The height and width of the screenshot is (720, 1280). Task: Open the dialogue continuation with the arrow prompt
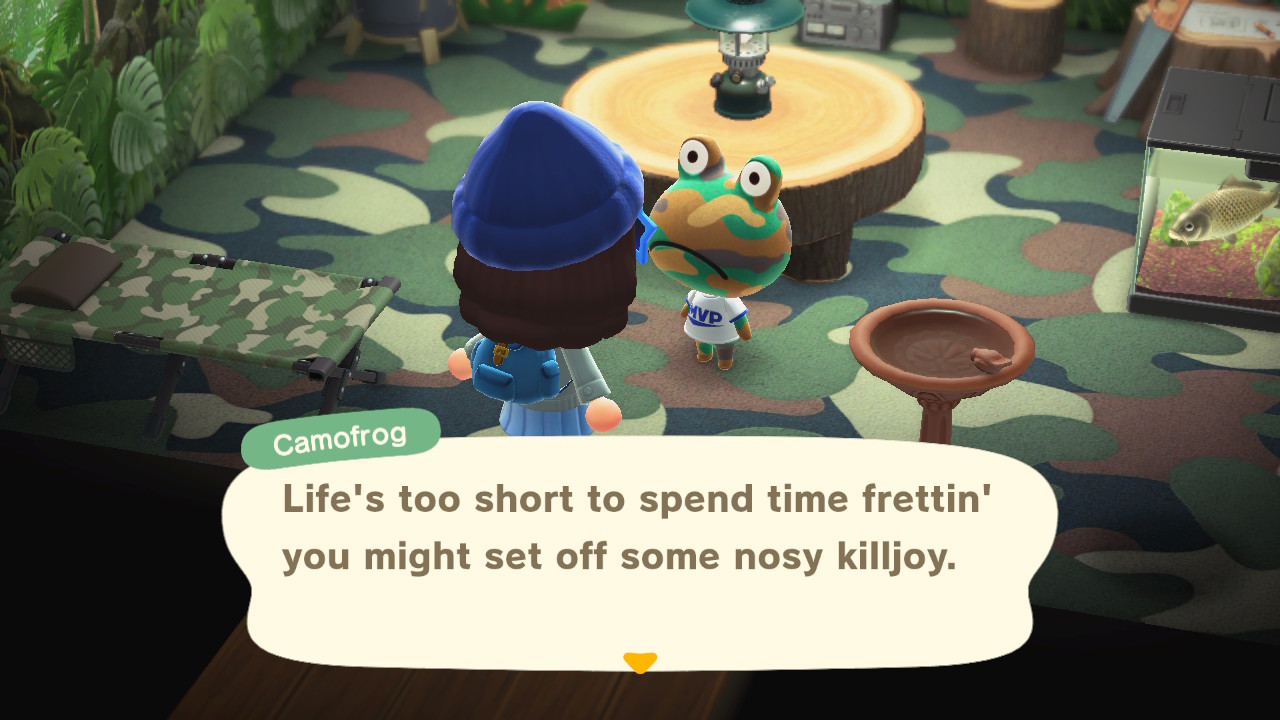coord(639,661)
